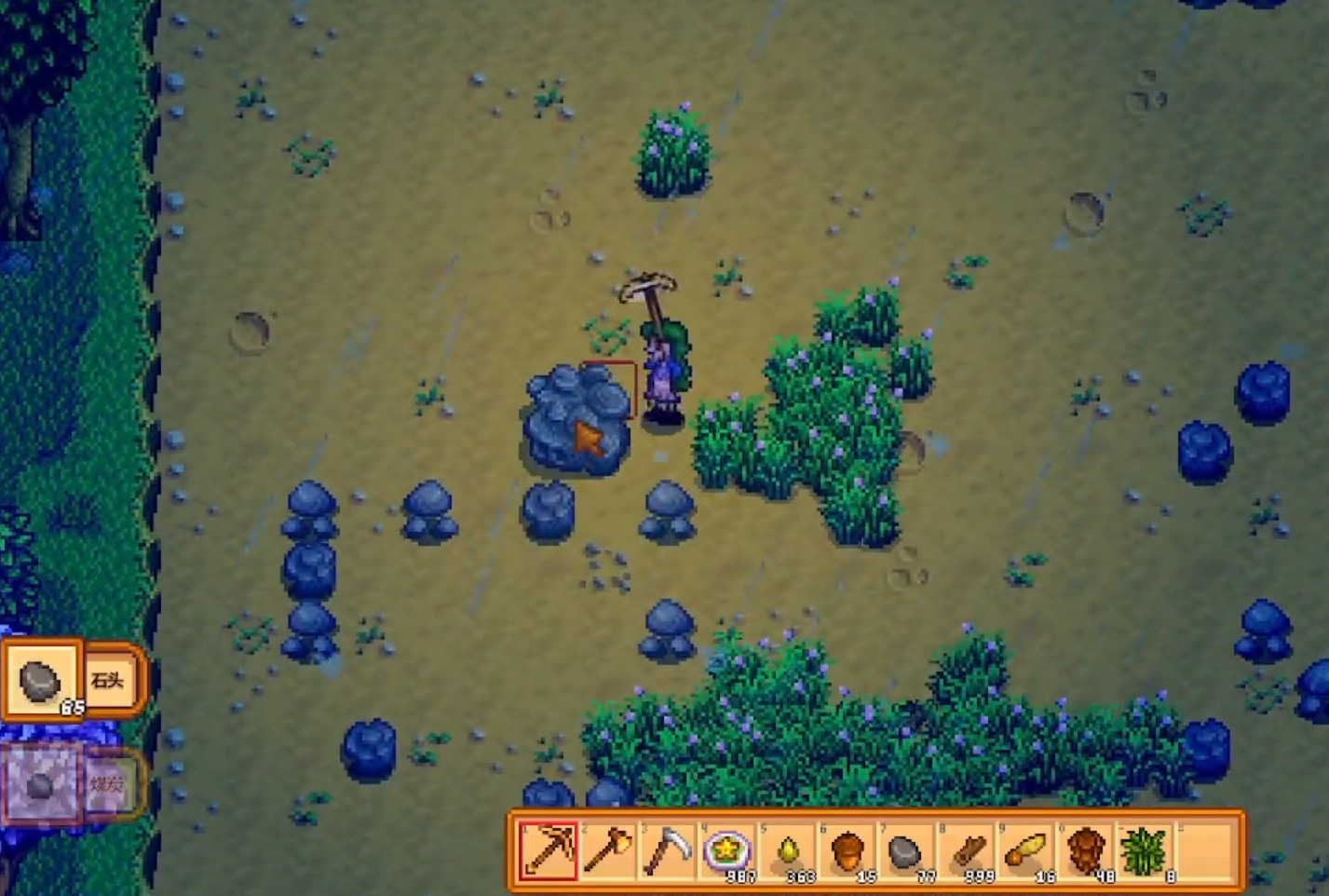Choose the green fiber slot
1329x896 pixels.
click(x=1145, y=851)
